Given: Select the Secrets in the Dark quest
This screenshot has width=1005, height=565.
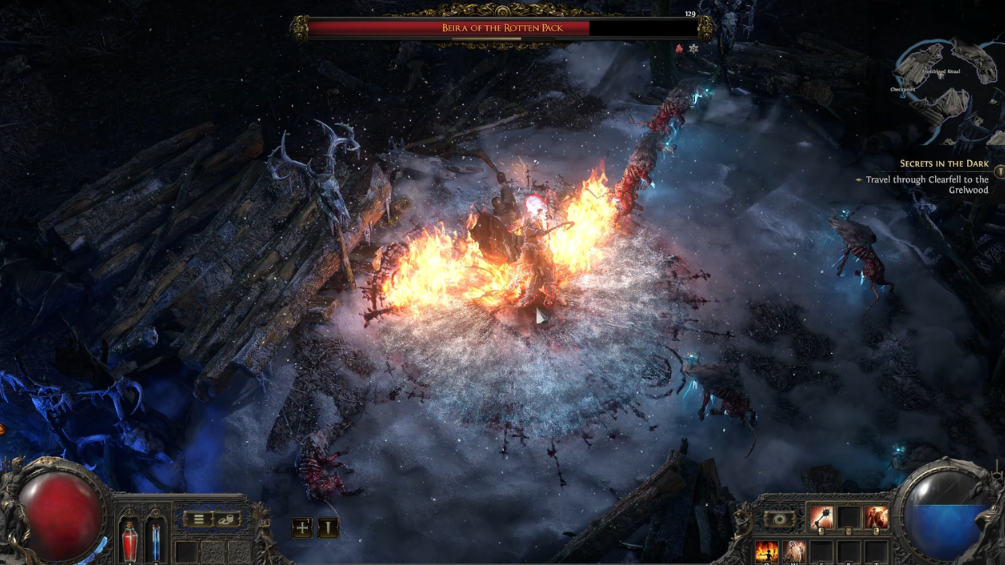Looking at the screenshot, I should 943,163.
